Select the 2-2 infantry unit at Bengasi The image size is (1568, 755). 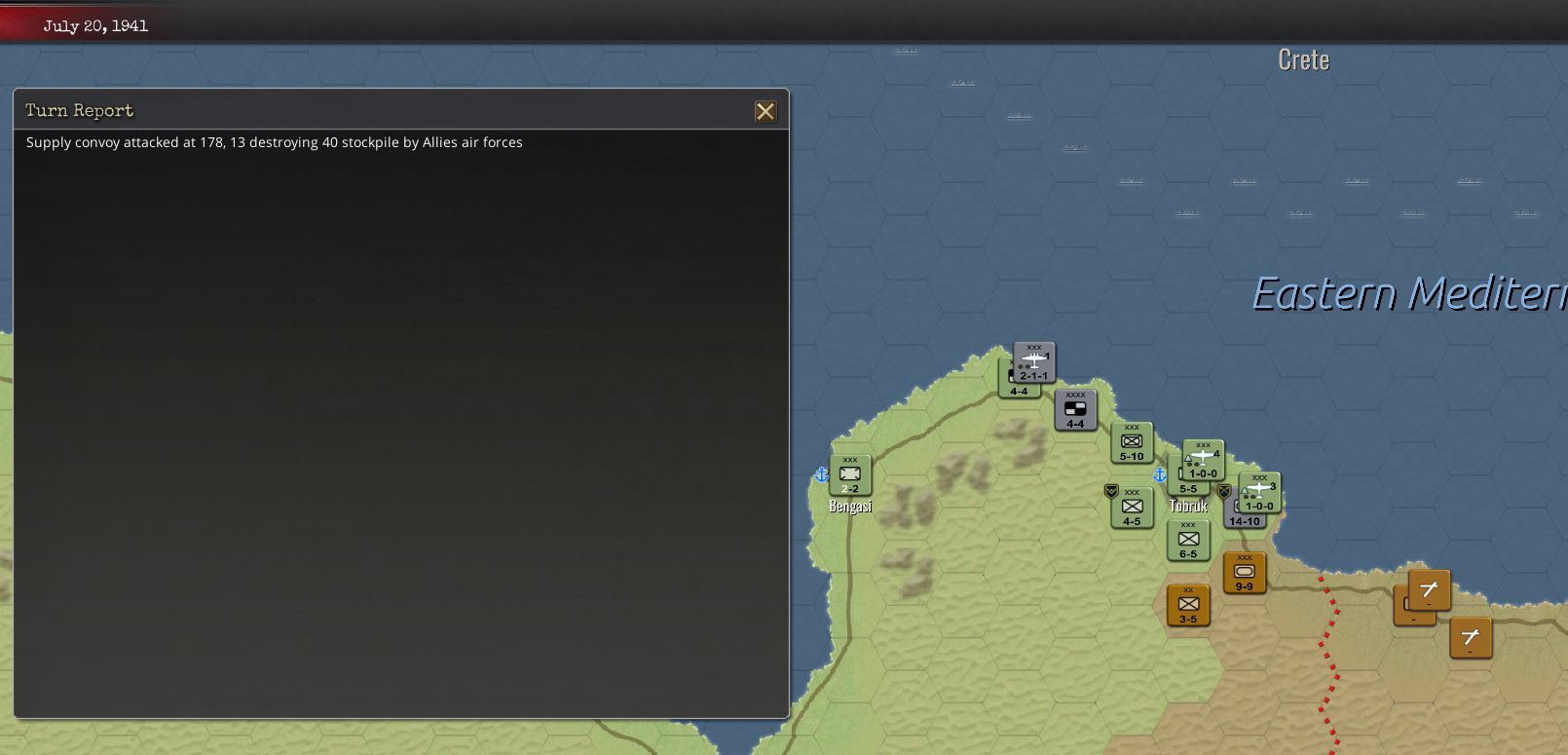pos(850,474)
